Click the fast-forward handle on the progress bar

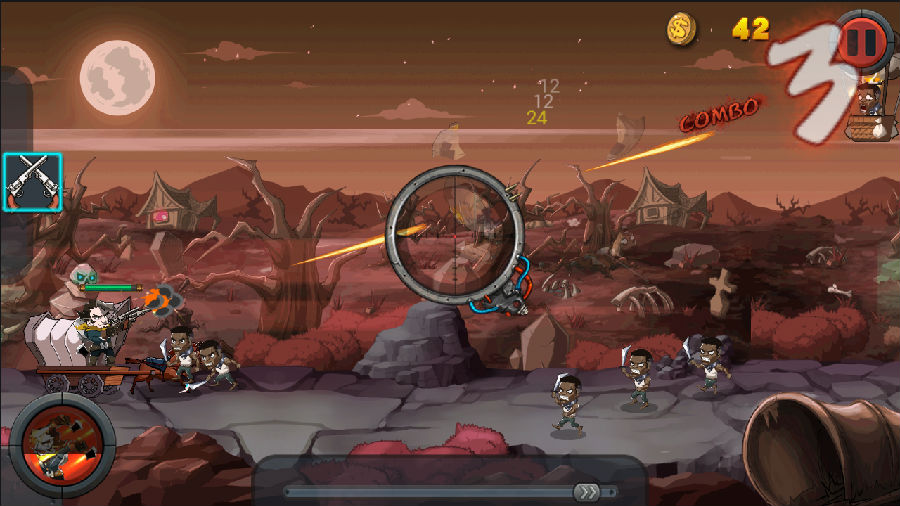[x=586, y=491]
